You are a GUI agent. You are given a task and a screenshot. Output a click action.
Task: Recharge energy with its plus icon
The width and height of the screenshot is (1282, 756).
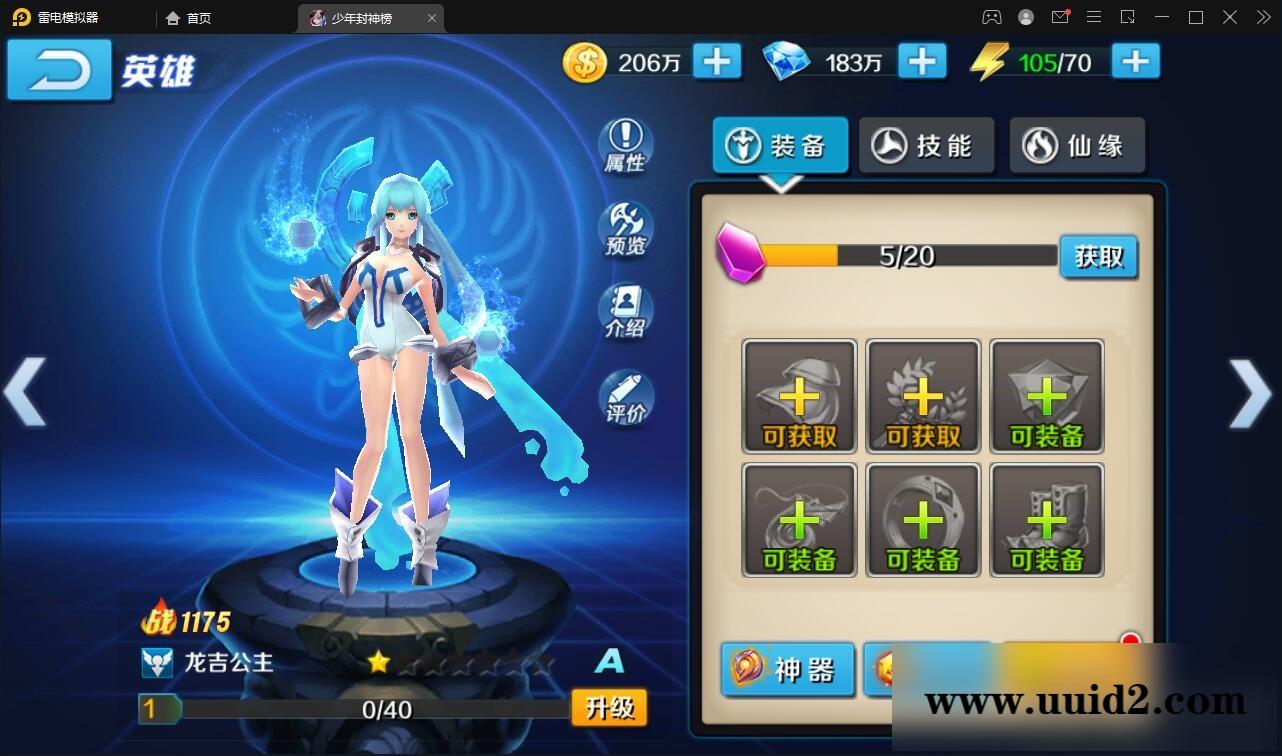(x=1135, y=61)
